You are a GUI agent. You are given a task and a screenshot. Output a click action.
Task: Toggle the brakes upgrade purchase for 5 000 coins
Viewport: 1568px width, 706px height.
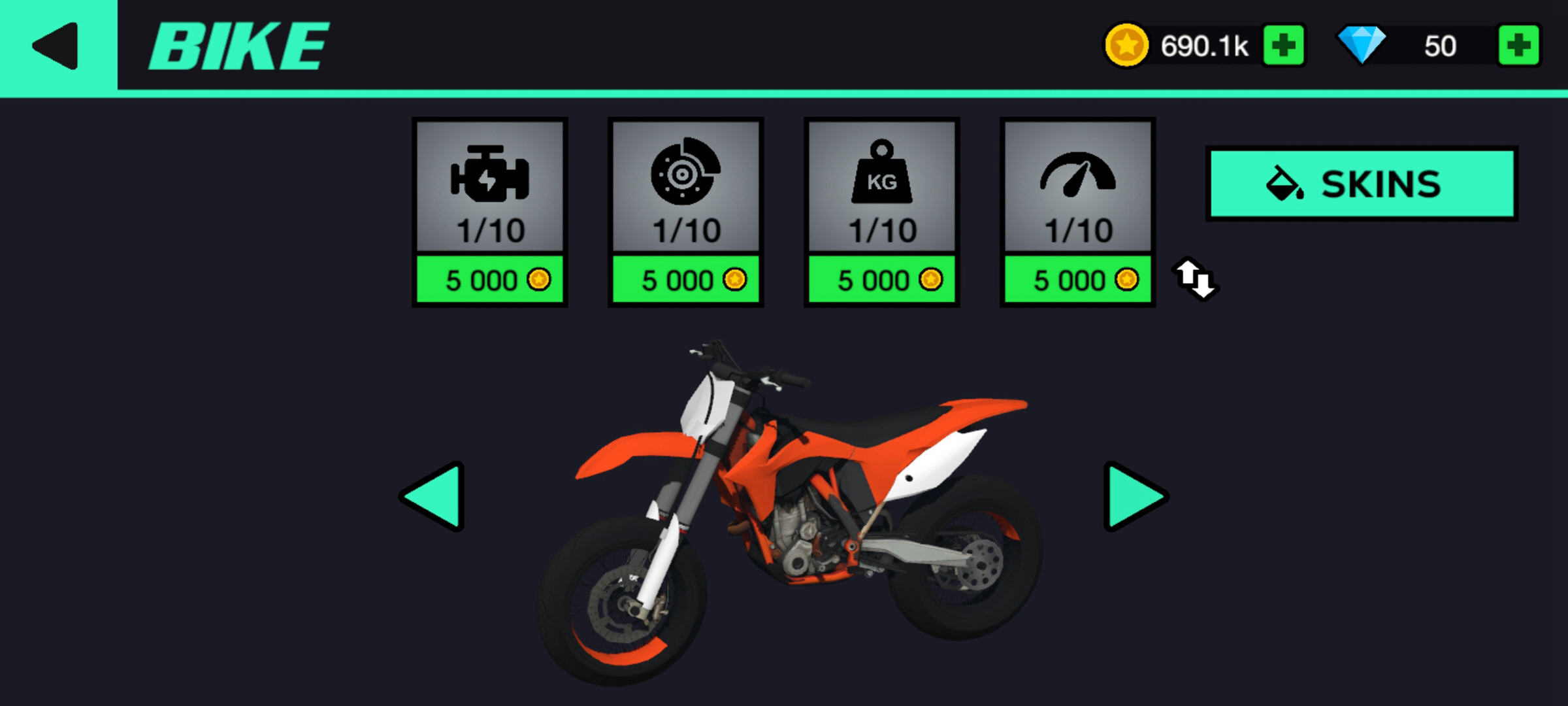tap(687, 280)
